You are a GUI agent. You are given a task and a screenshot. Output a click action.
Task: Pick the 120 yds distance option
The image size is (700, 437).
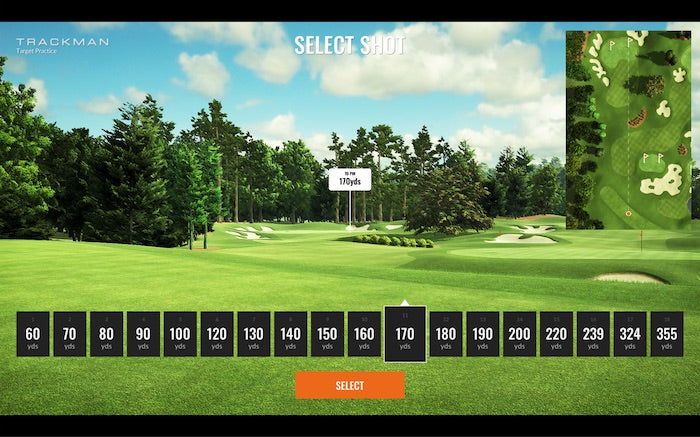point(217,334)
